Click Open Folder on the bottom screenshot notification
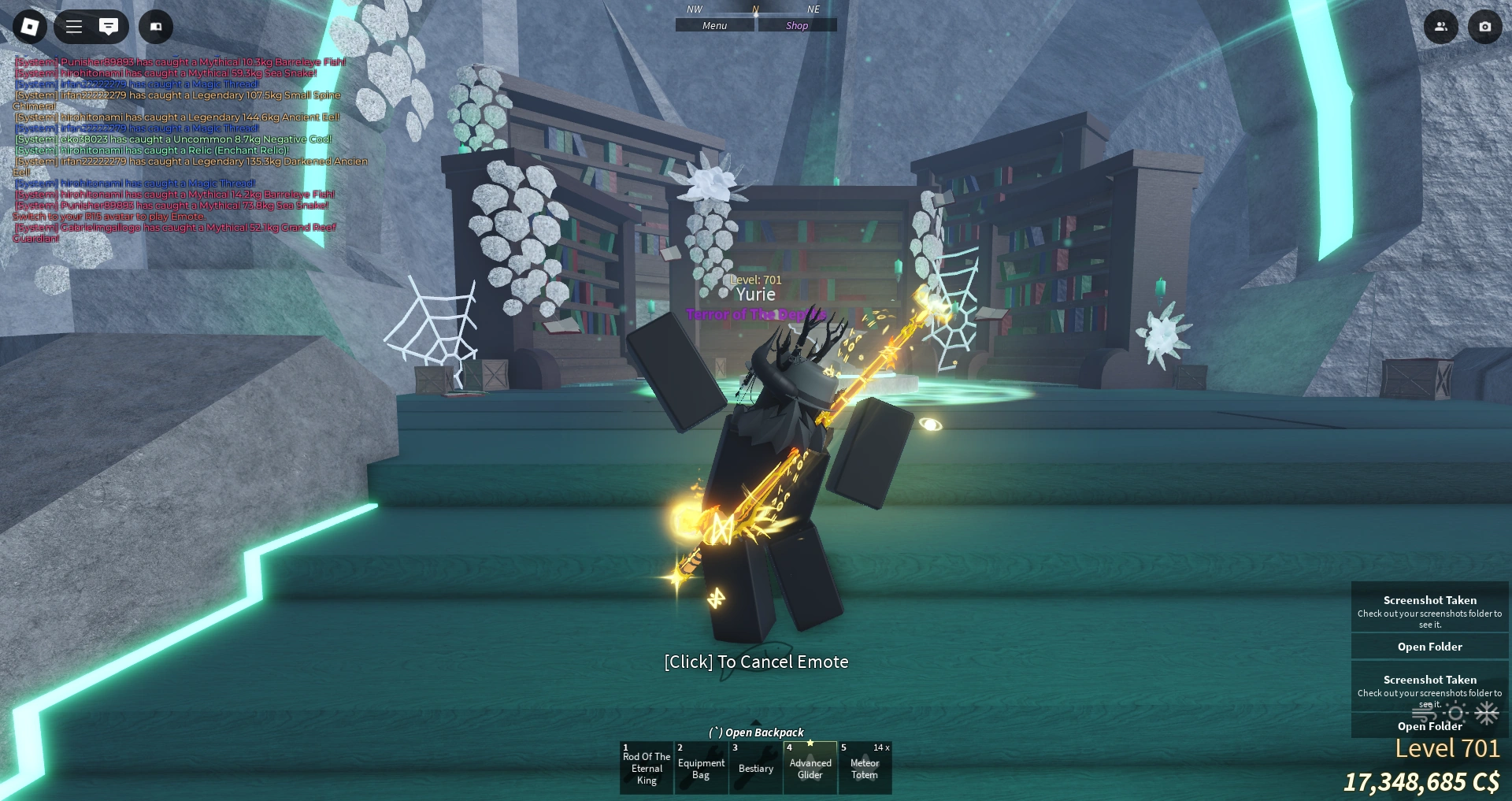 [1429, 725]
